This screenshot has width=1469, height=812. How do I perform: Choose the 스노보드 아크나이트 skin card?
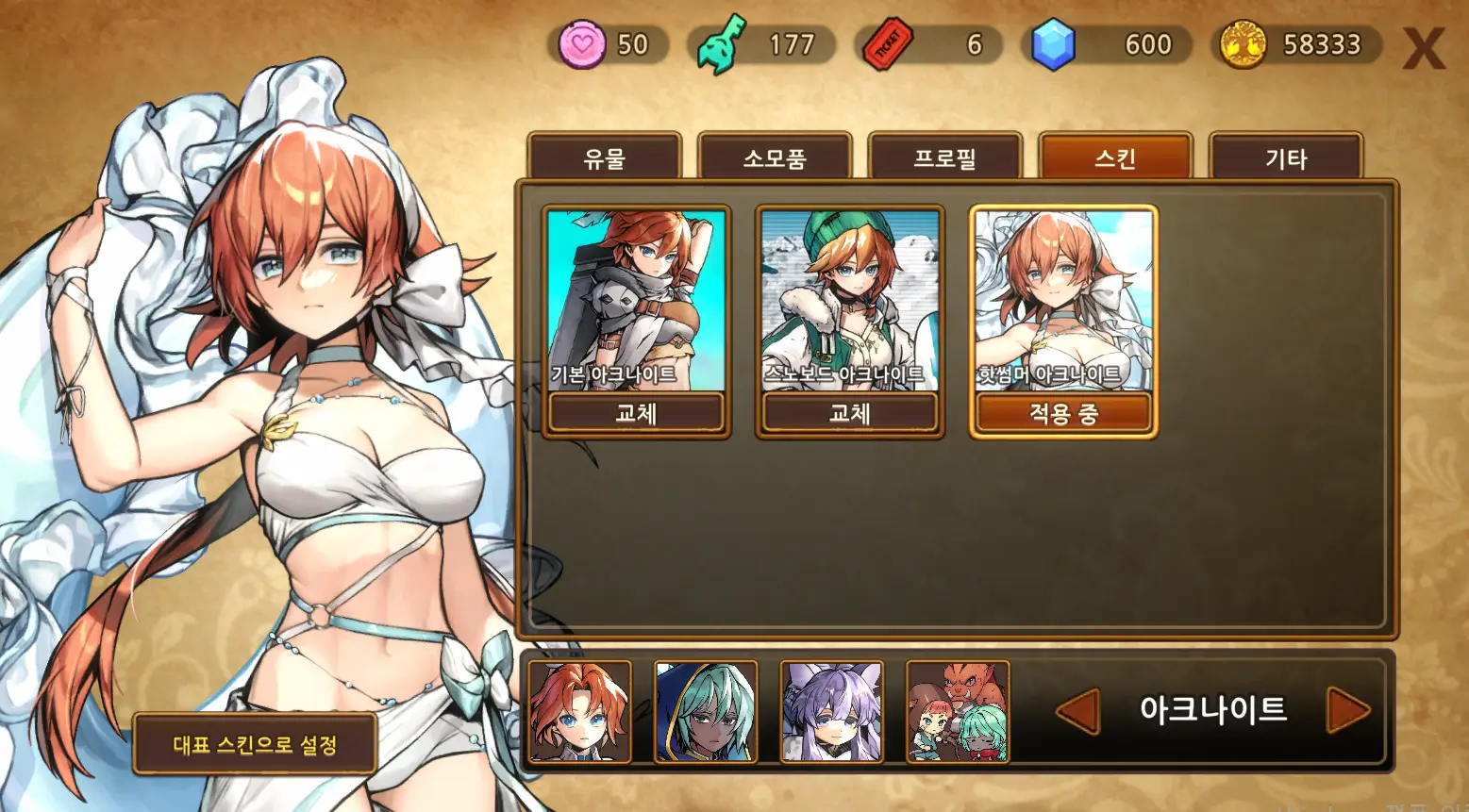tap(849, 299)
